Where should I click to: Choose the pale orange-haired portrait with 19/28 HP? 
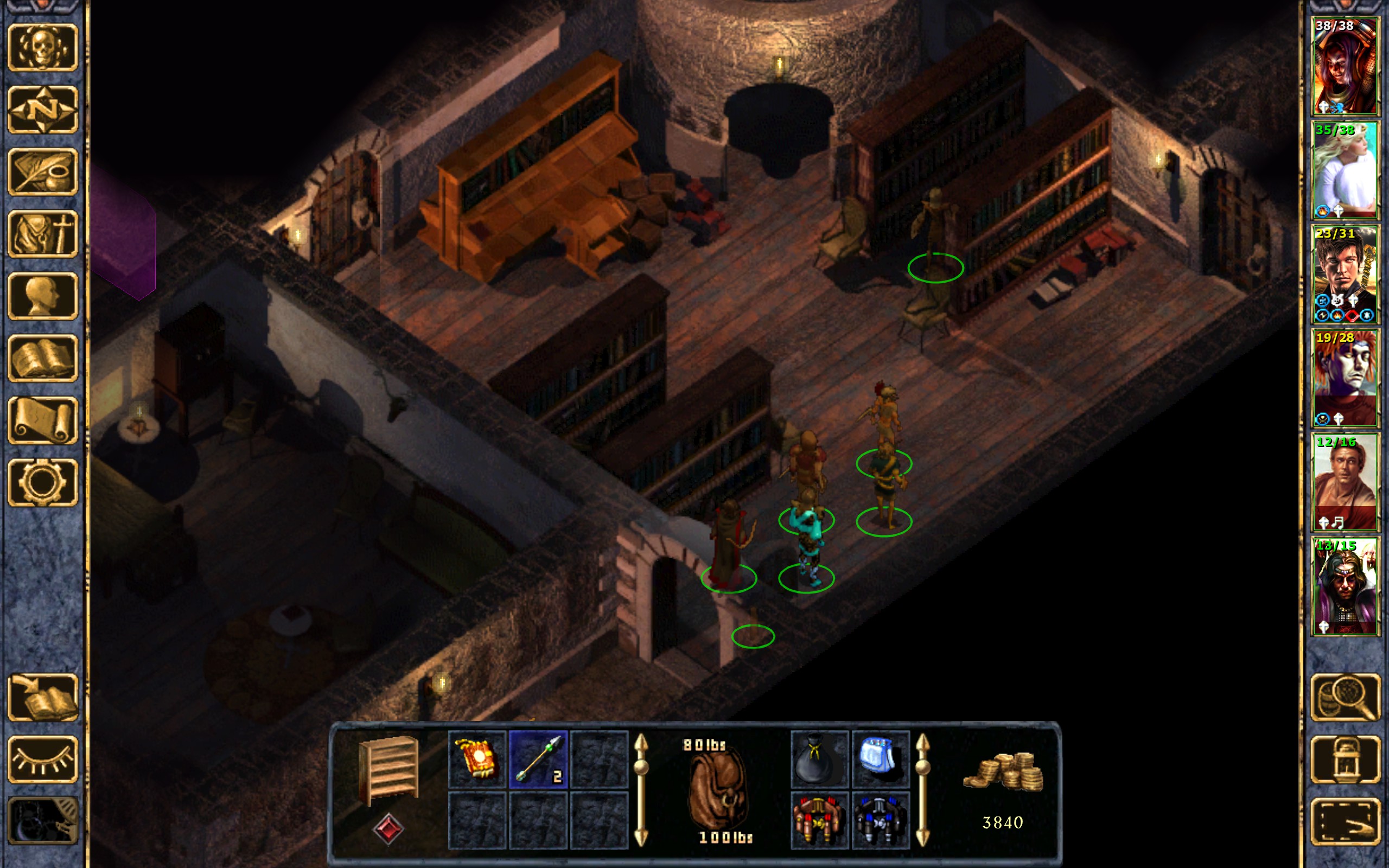(x=1345, y=378)
